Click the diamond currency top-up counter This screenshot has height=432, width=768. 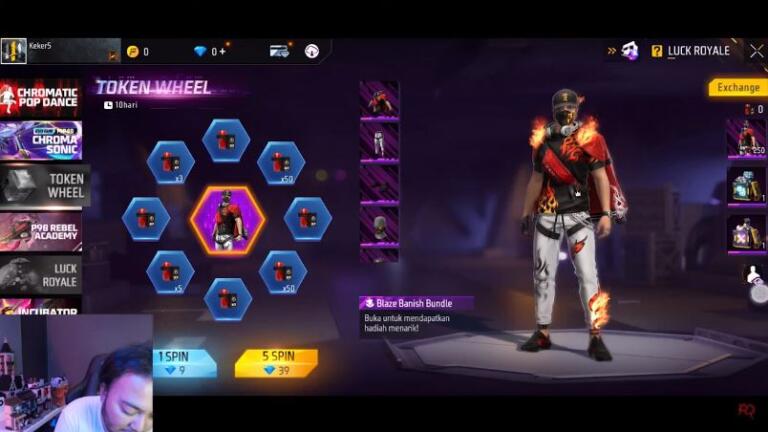point(209,51)
